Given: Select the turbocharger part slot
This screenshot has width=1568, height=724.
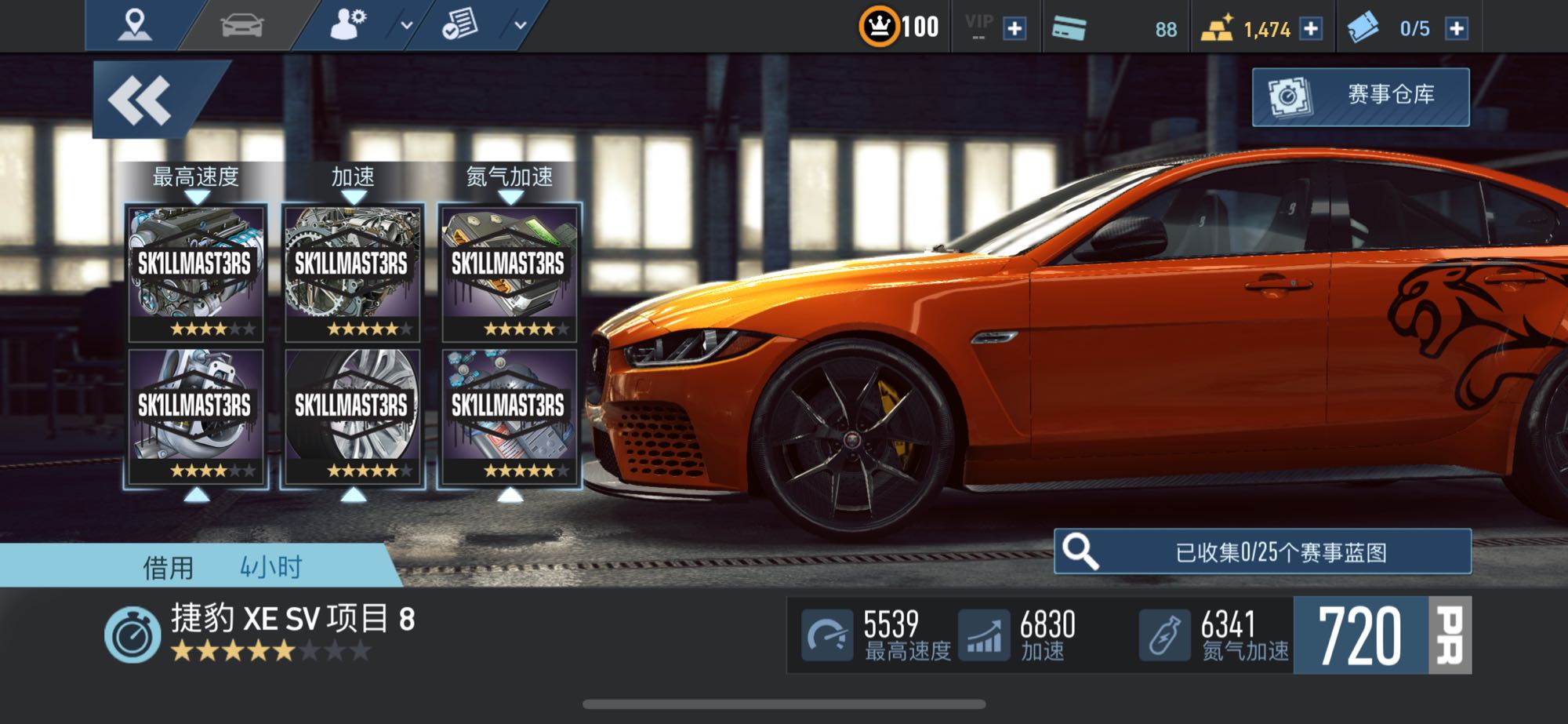Looking at the screenshot, I should (196, 416).
